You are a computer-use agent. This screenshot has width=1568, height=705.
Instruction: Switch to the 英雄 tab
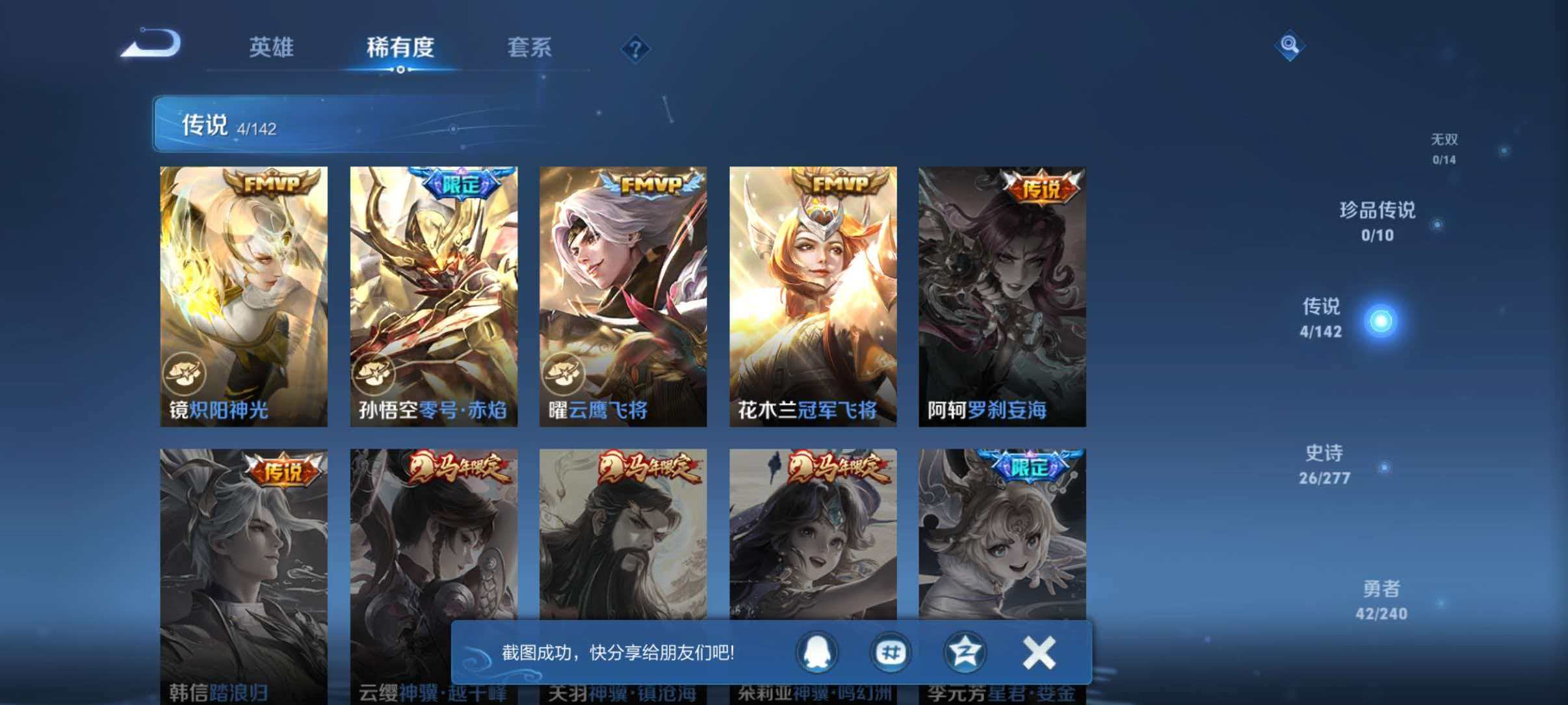272,47
